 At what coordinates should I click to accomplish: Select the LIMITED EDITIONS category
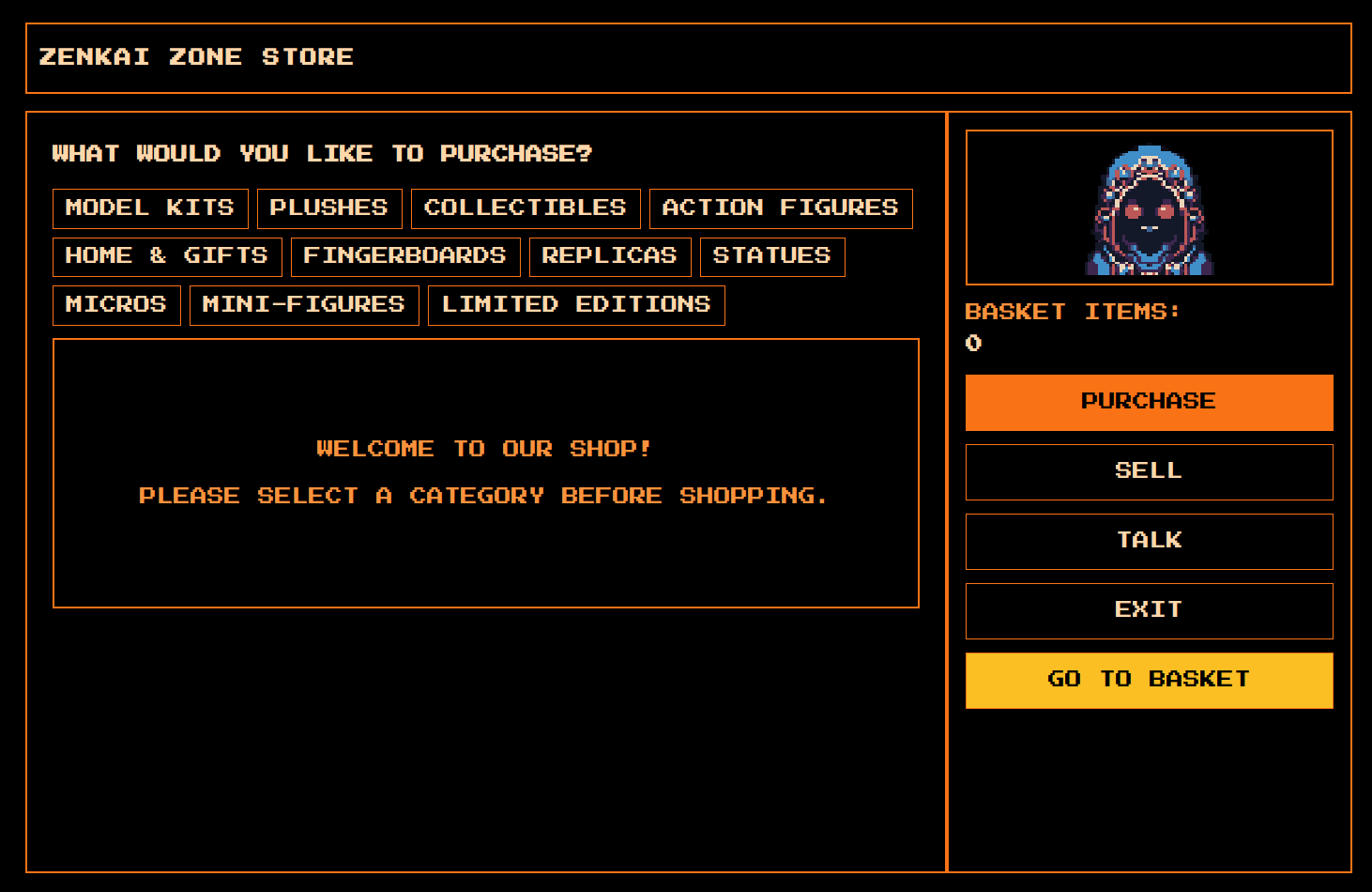coord(576,305)
